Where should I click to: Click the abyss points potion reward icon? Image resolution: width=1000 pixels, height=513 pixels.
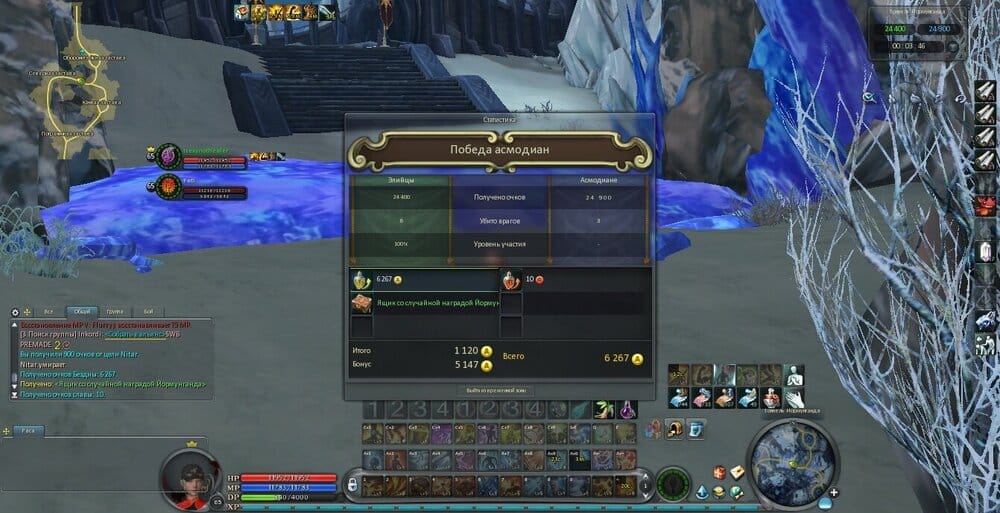tap(362, 280)
